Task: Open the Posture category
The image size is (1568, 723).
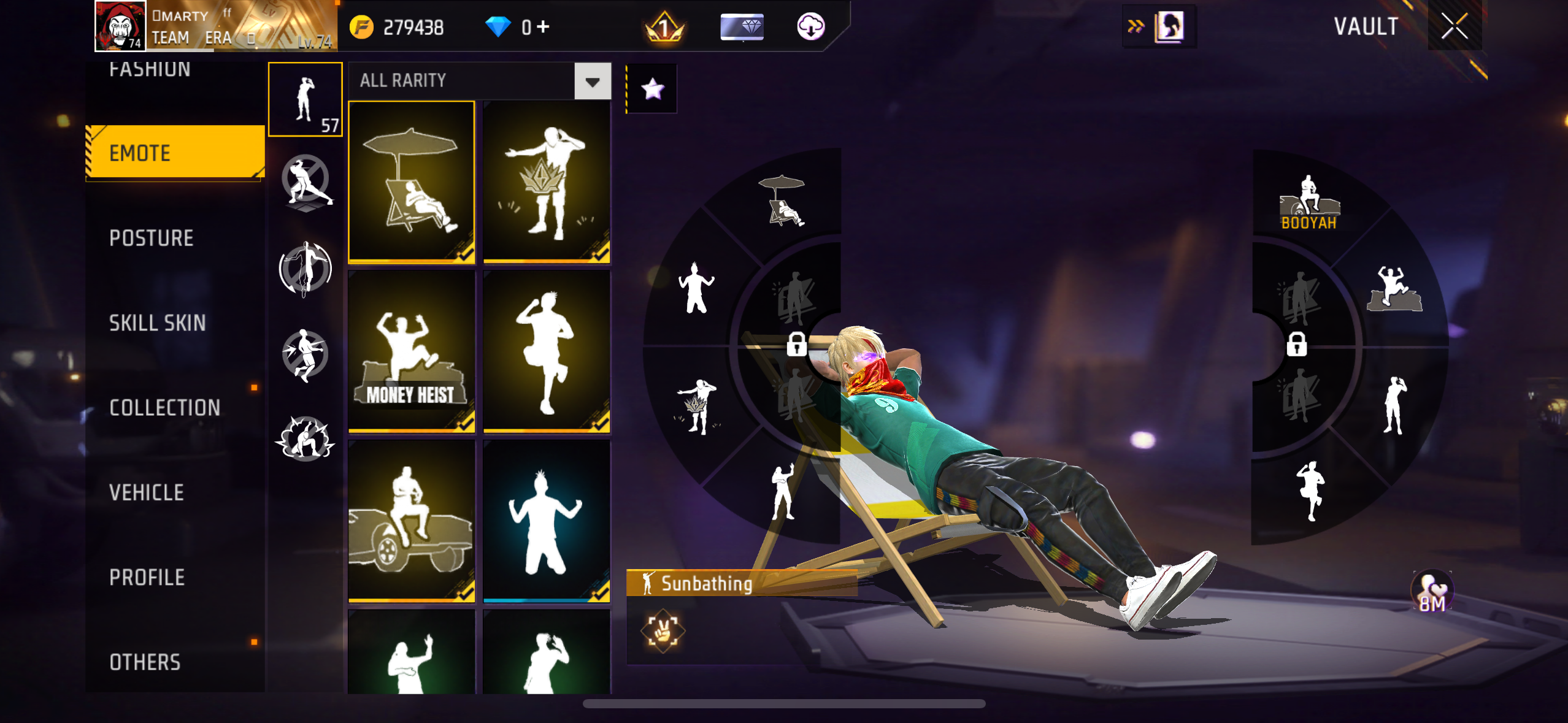Action: [x=152, y=238]
